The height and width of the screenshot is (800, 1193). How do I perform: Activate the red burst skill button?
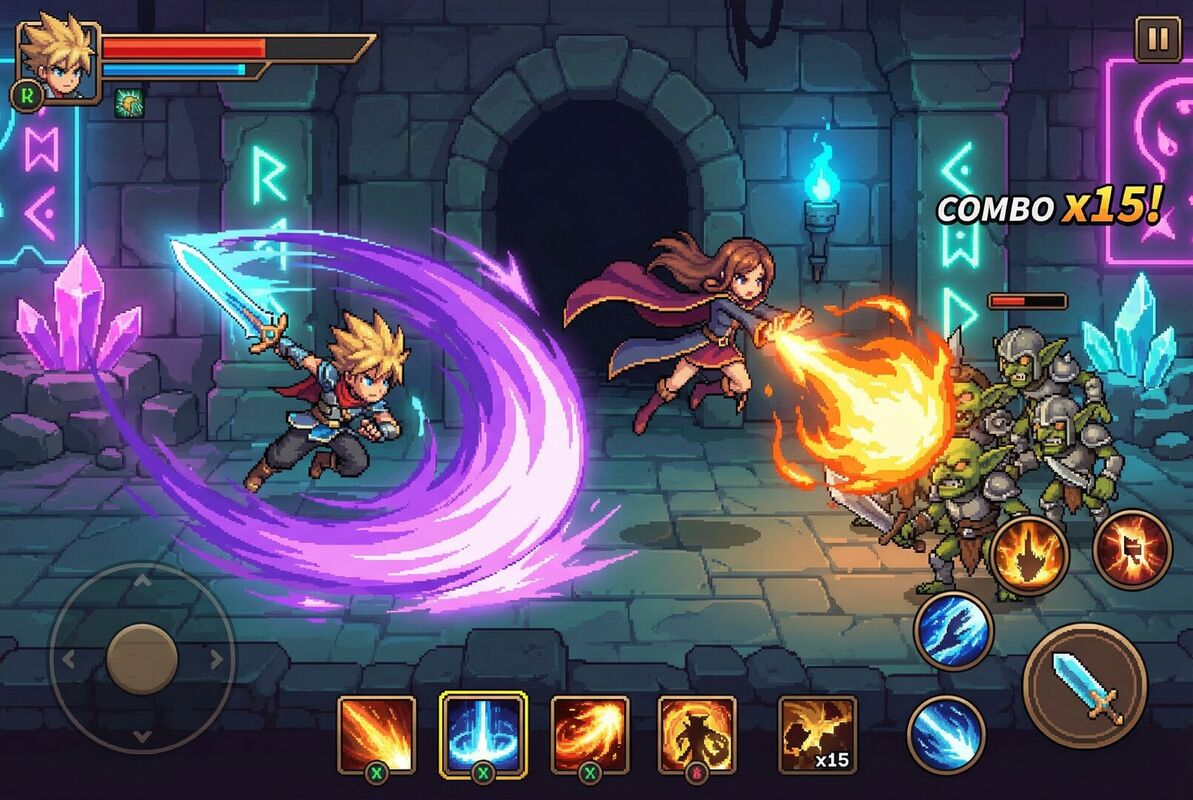tap(1132, 547)
